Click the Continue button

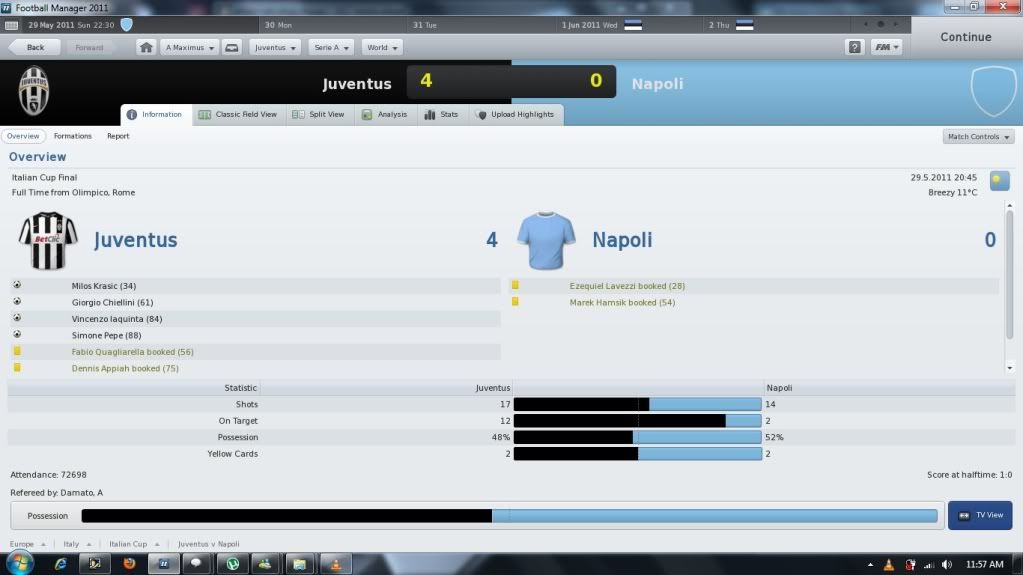[965, 37]
